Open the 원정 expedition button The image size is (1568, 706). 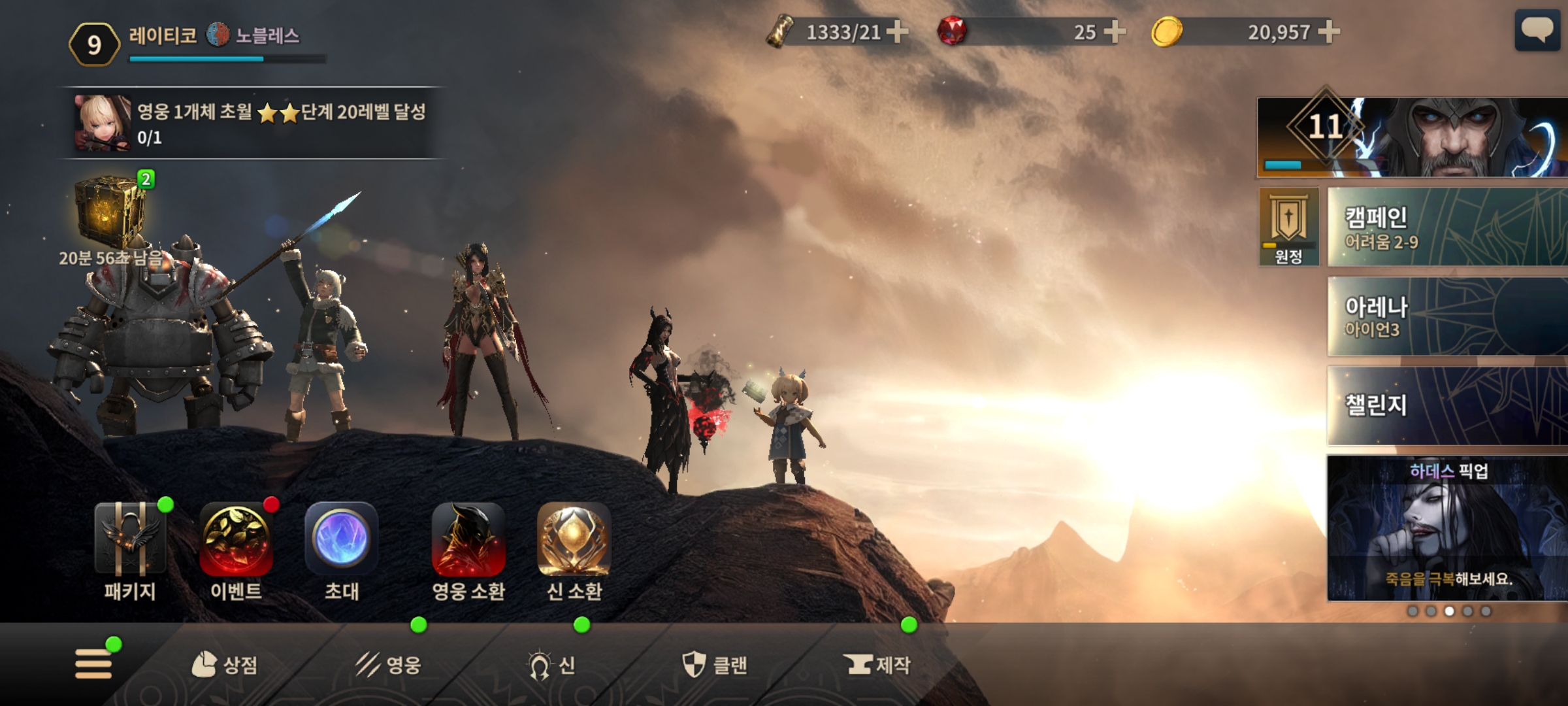1288,227
